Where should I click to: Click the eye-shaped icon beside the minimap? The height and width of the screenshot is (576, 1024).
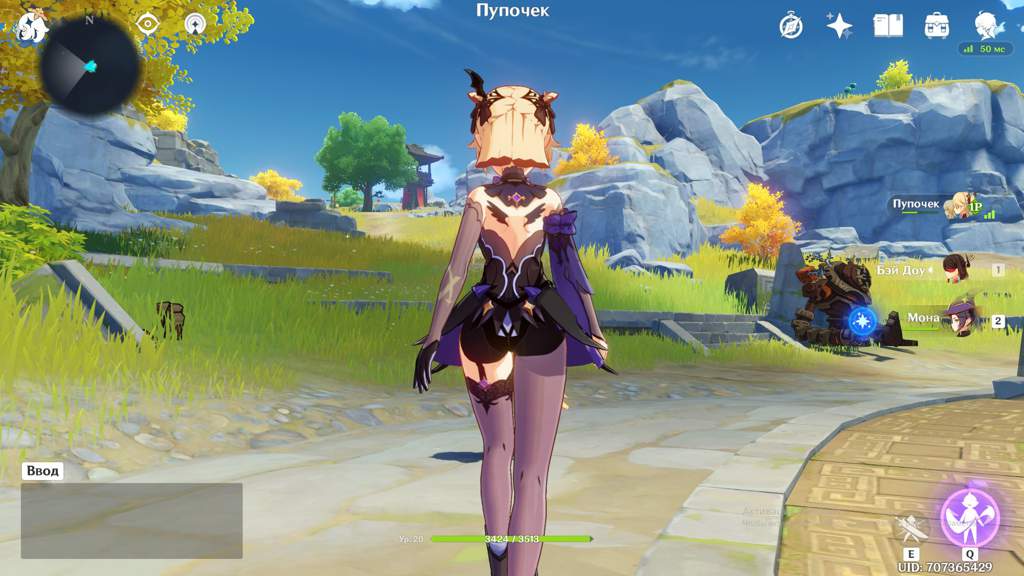[147, 24]
